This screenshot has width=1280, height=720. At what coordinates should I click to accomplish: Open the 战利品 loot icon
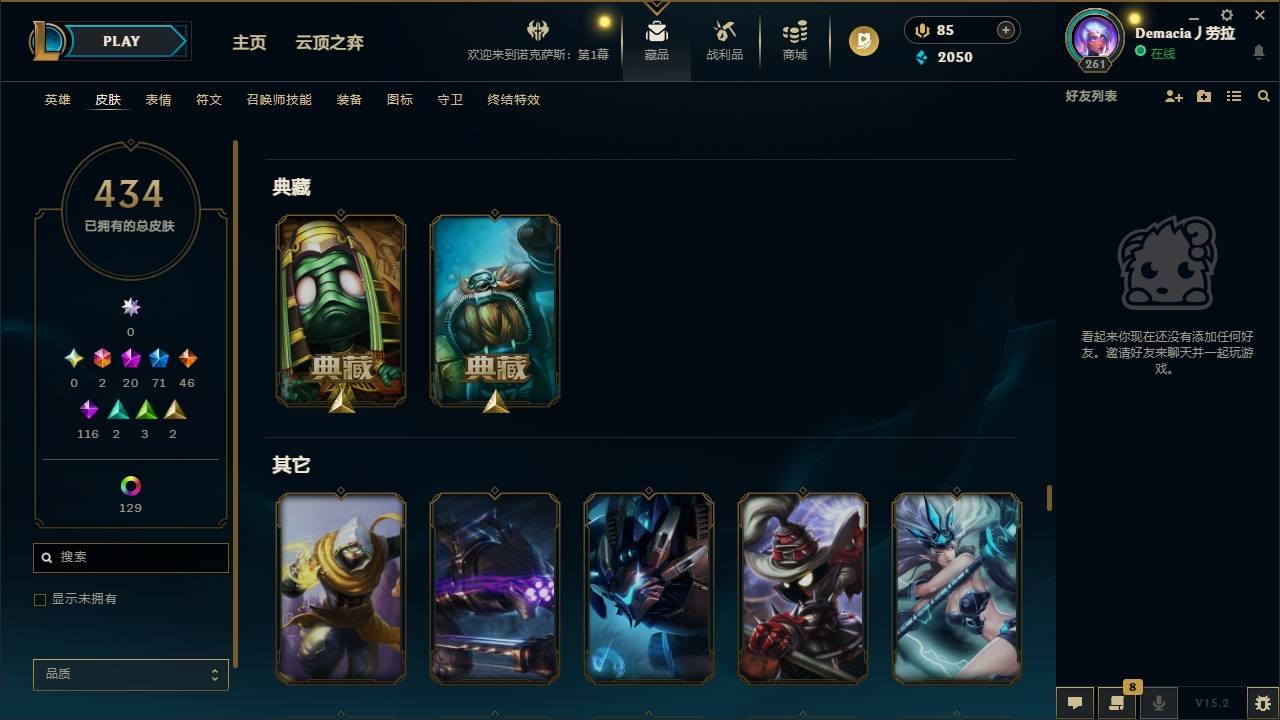(724, 40)
